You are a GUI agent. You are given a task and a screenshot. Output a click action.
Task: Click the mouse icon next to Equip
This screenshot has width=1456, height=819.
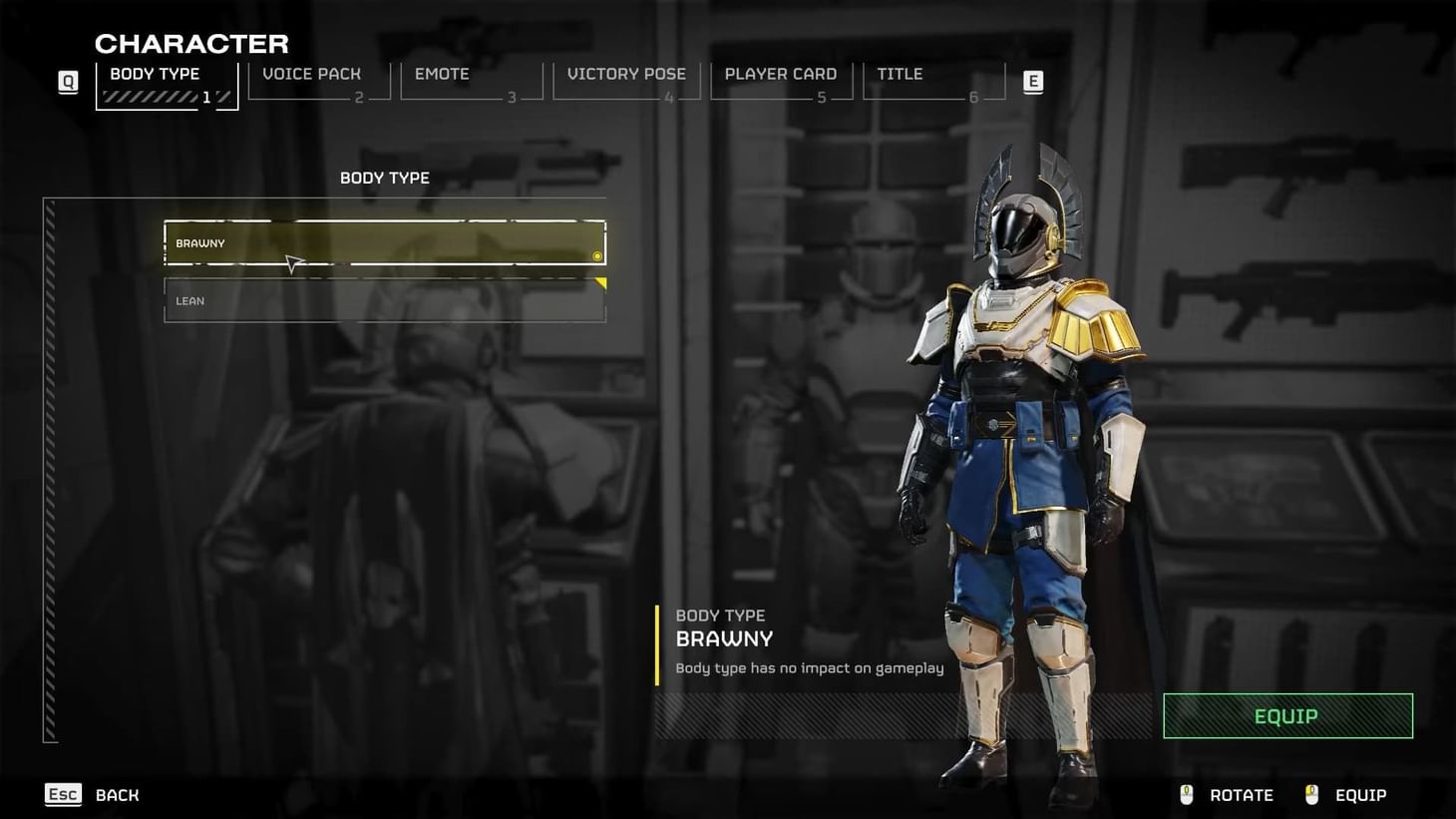click(x=1310, y=794)
